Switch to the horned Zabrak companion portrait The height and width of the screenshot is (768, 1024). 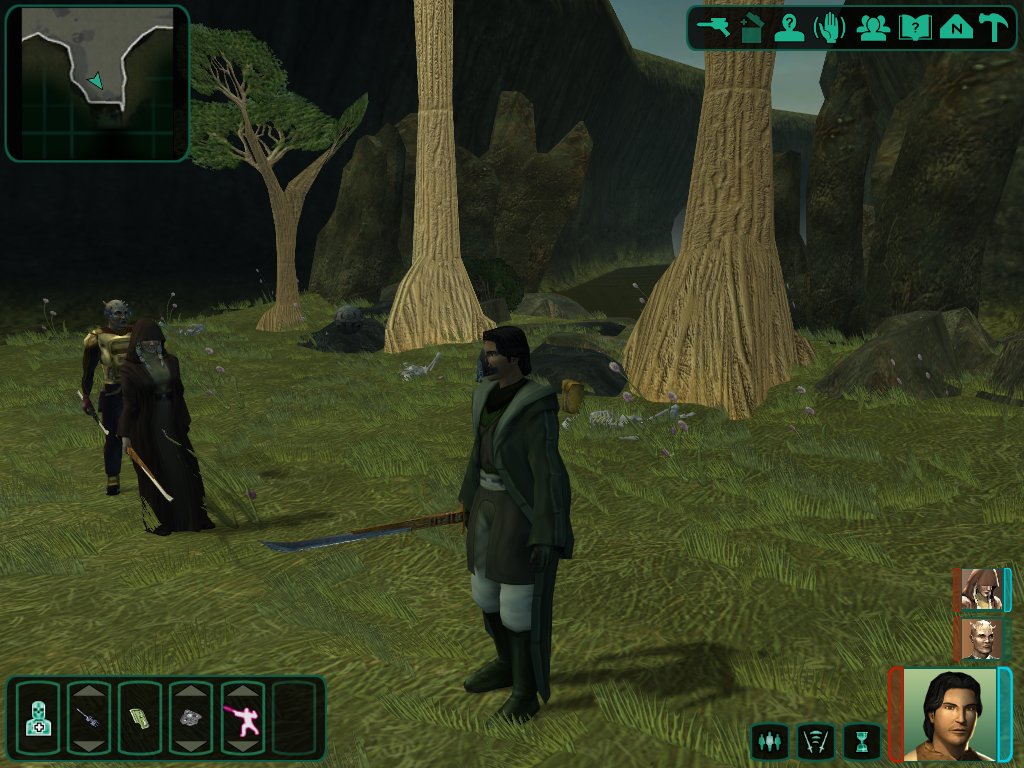pyautogui.click(x=980, y=639)
